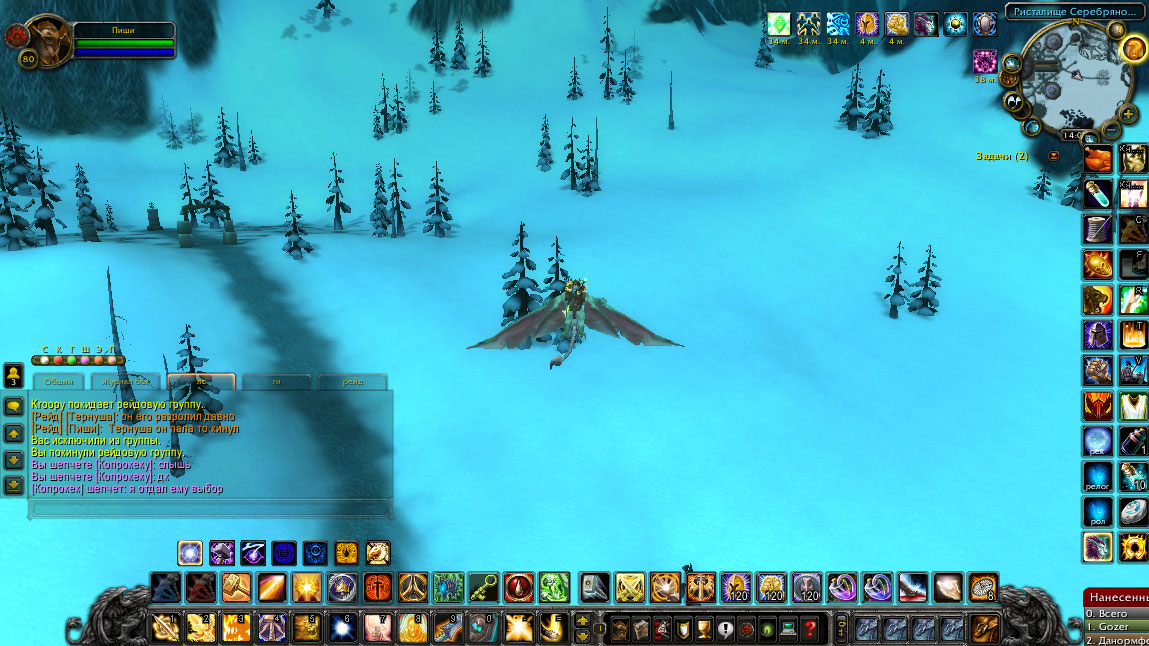The height and width of the screenshot is (646, 1149).
Task: Select the рейд chat tab
Action: point(352,382)
